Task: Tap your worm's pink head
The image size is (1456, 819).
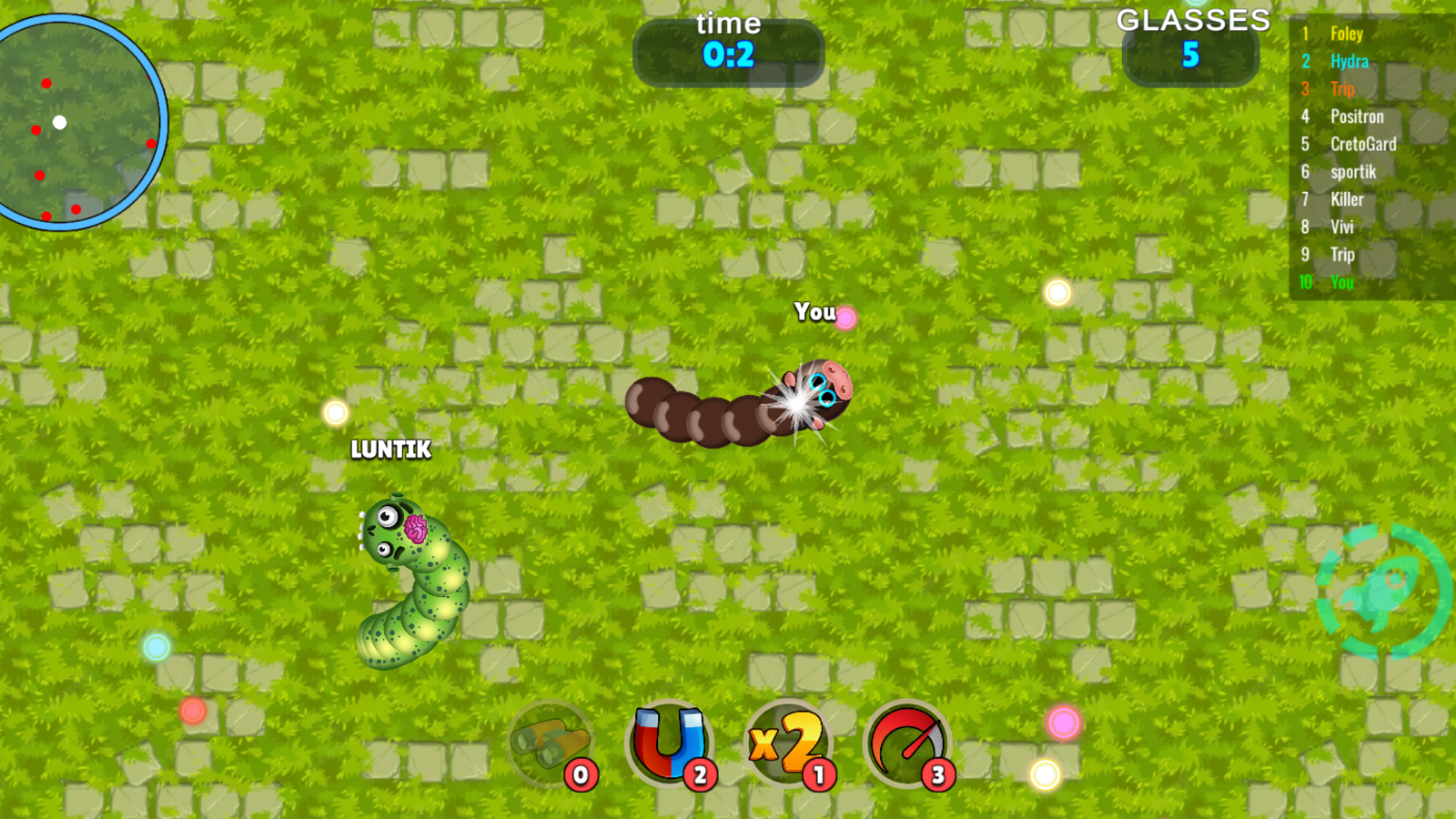Action: [x=826, y=388]
